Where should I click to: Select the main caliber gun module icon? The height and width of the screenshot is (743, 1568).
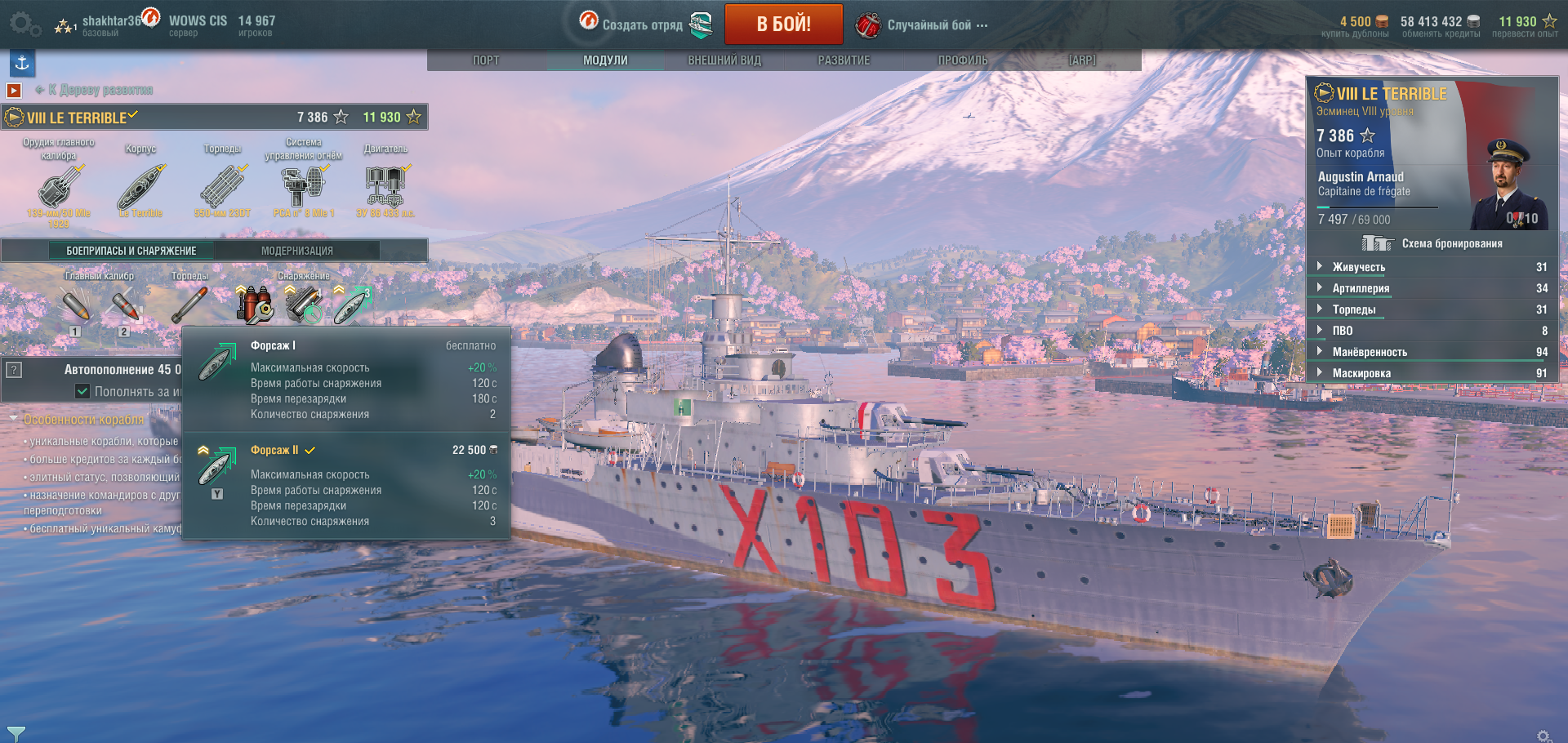[59, 187]
